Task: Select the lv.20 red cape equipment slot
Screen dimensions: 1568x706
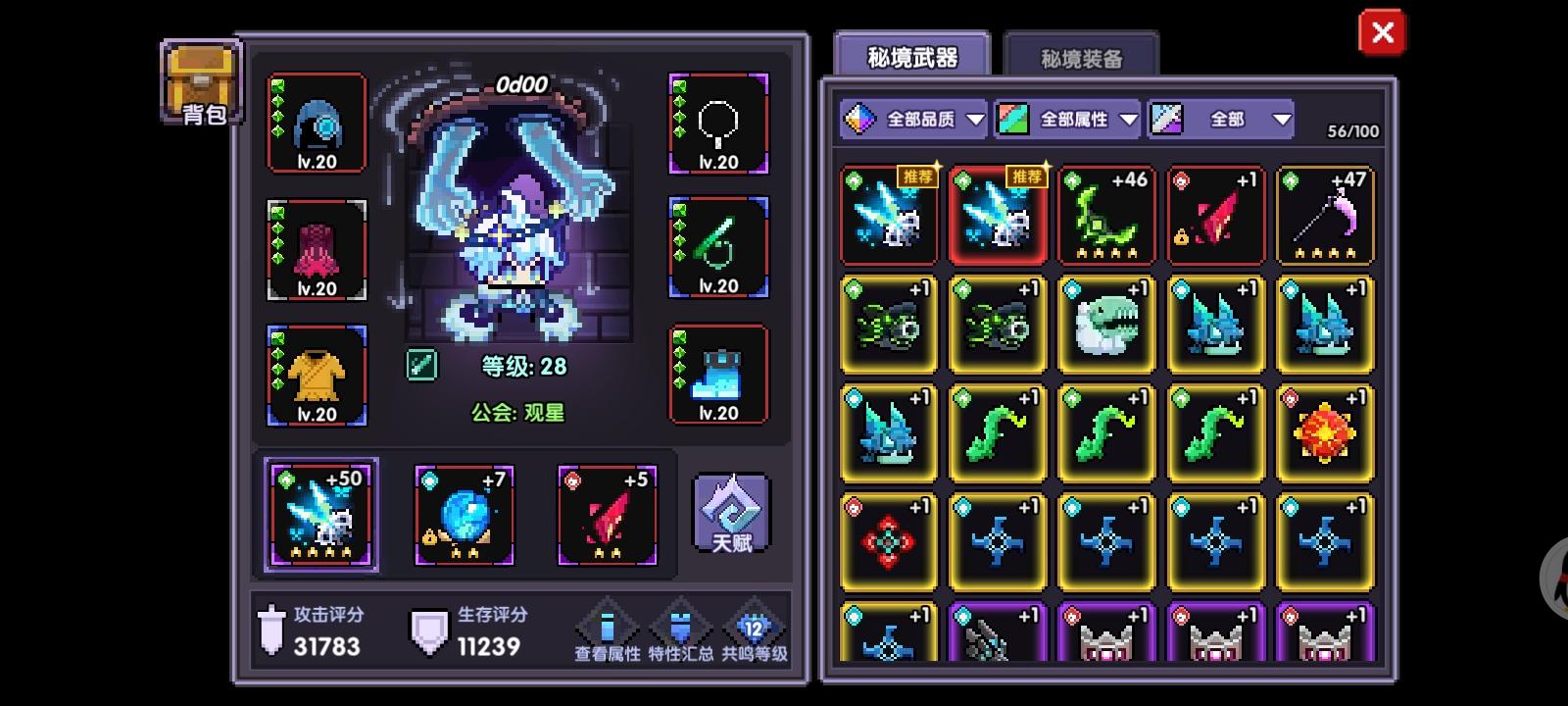Action: (316, 250)
